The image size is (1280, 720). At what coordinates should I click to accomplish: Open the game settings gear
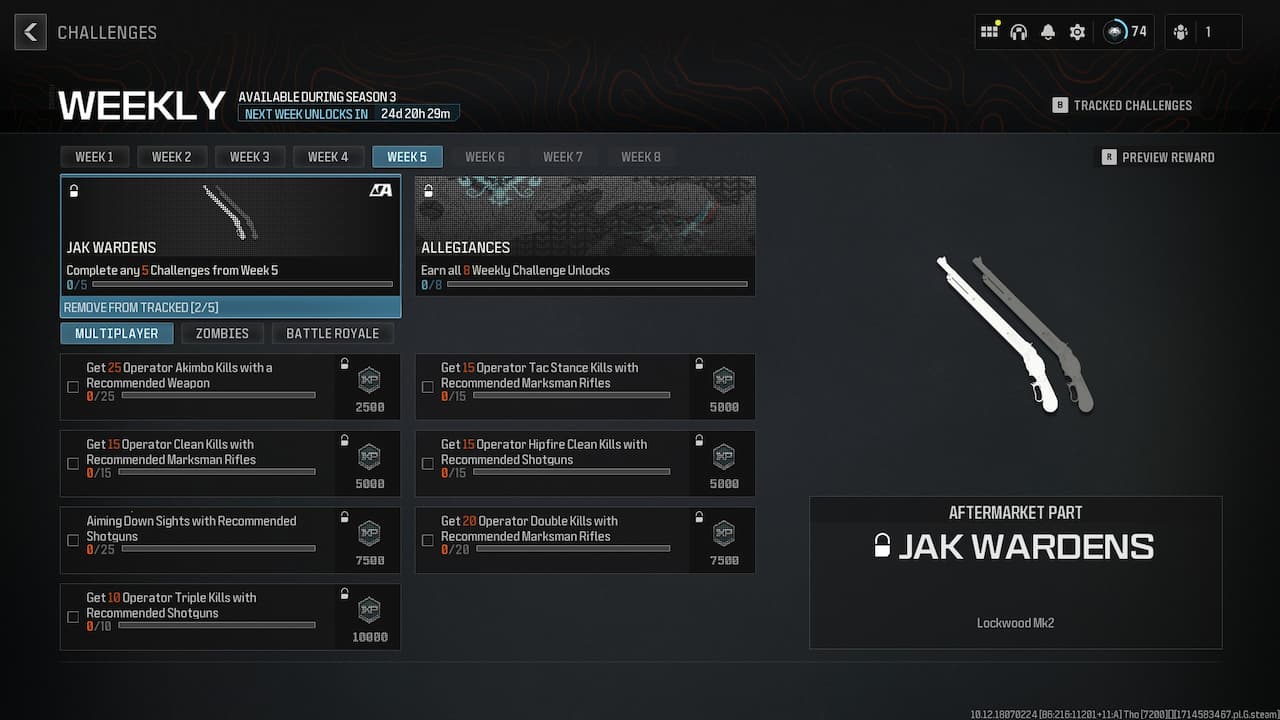pos(1076,31)
